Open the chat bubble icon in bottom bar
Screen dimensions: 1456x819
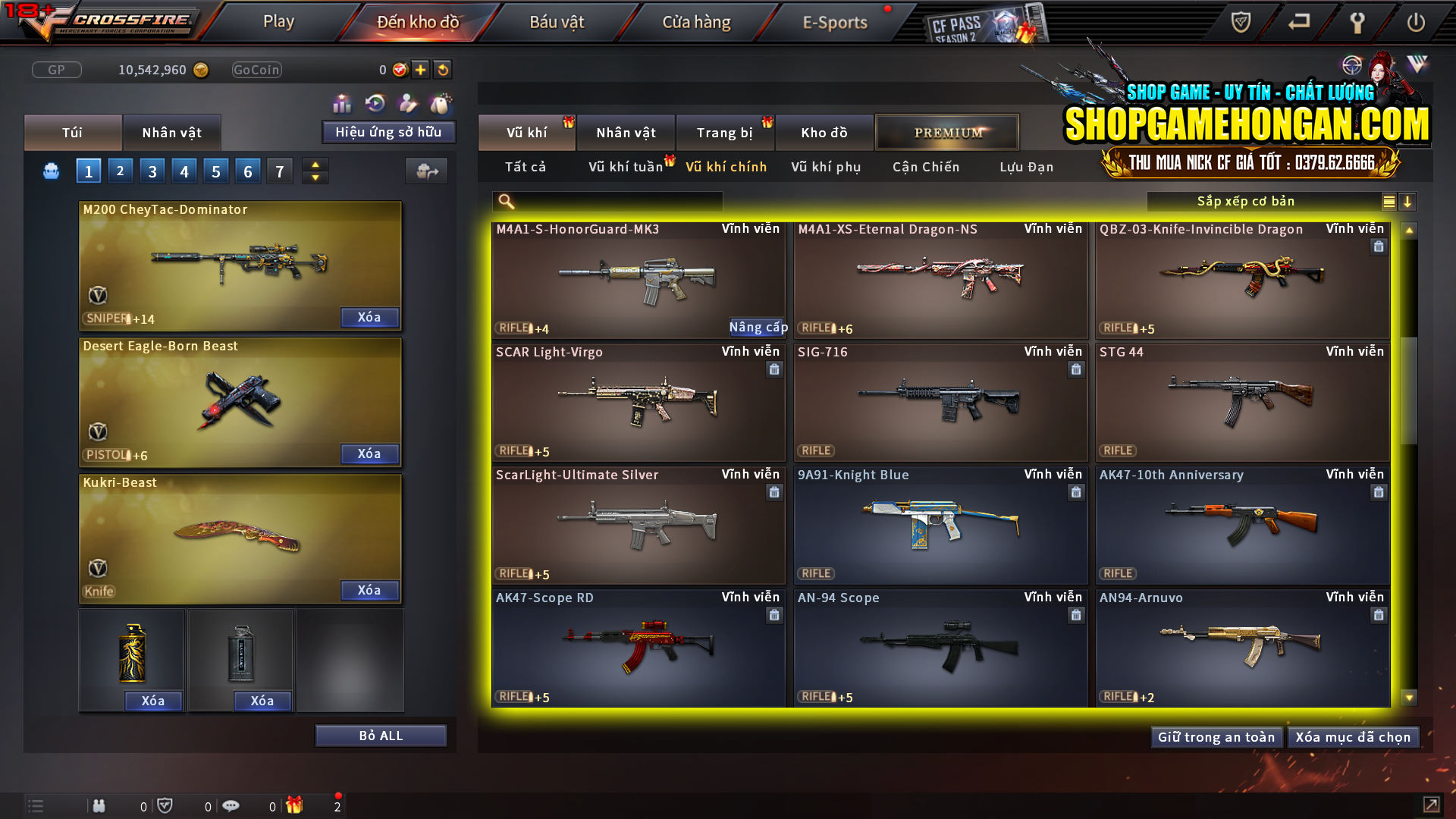click(x=231, y=805)
